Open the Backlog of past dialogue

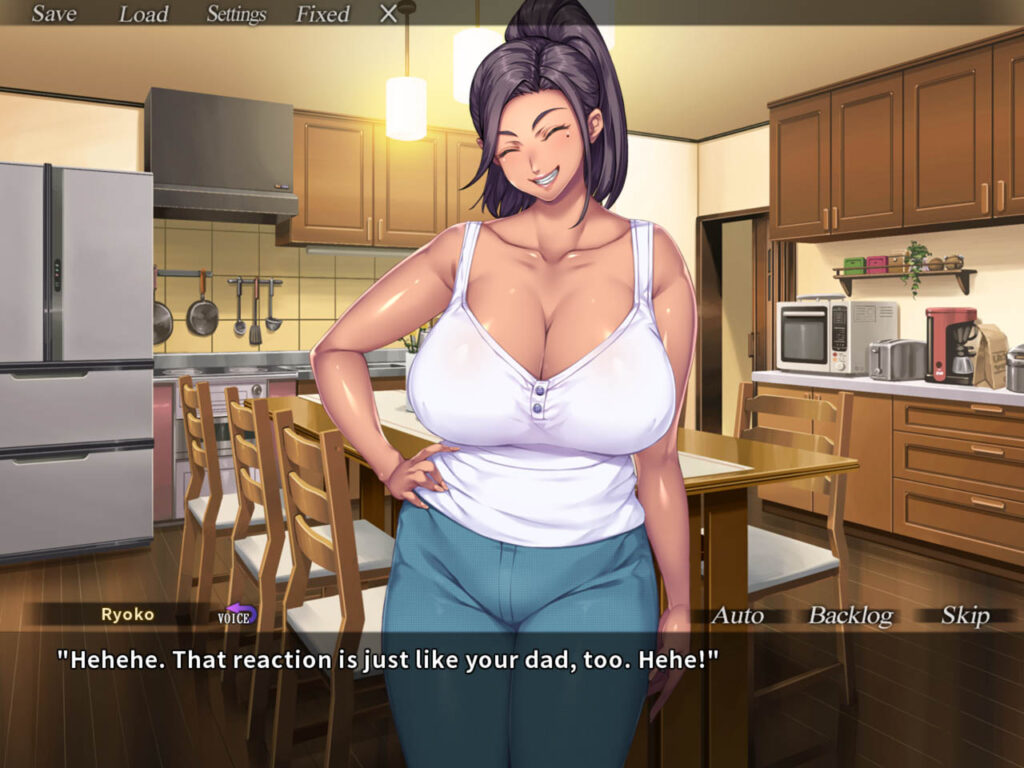point(850,615)
